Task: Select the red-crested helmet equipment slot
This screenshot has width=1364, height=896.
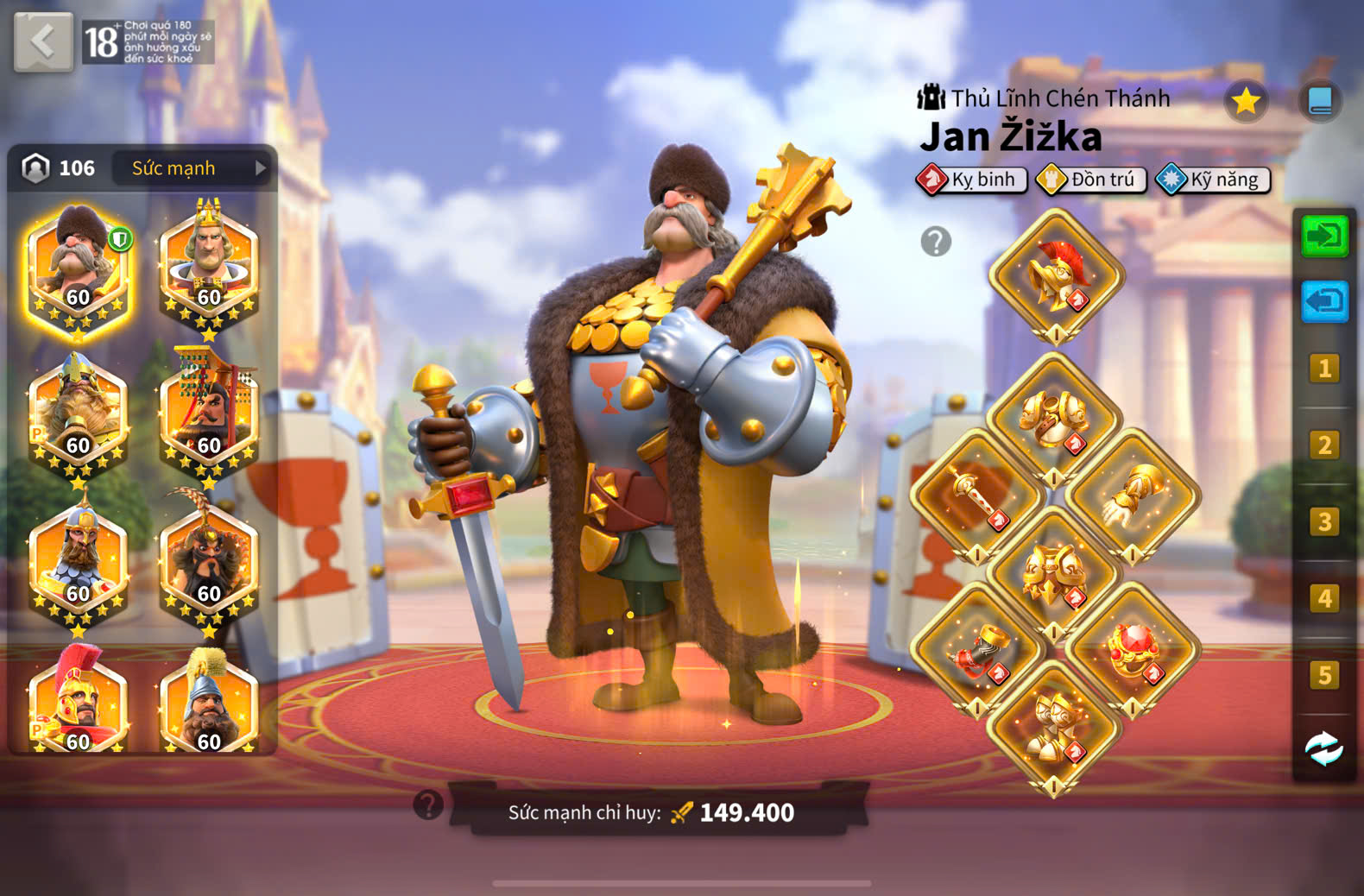Action: click(x=1056, y=276)
